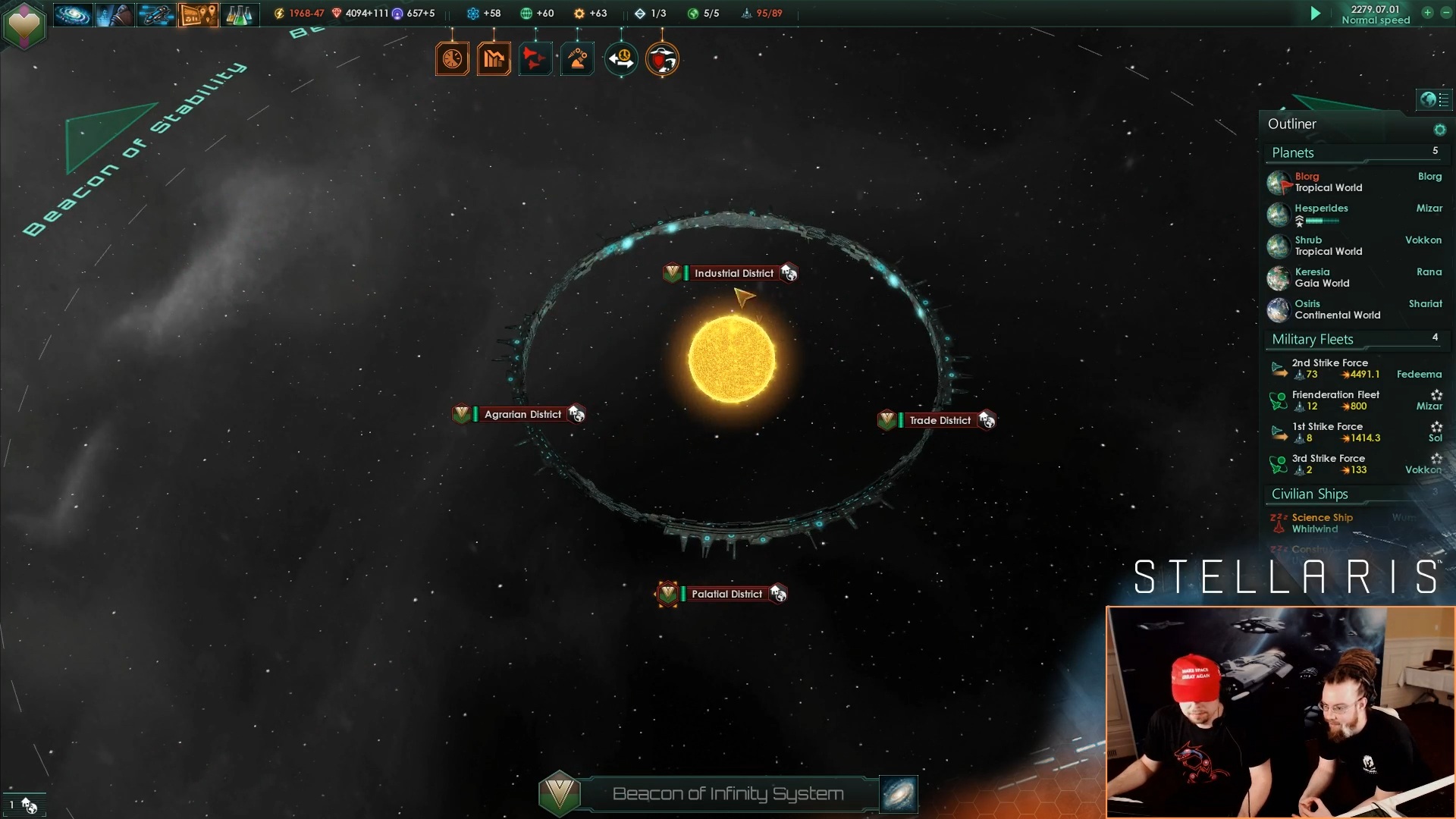Toggle the Outliner with the globe list button

(x=1434, y=99)
